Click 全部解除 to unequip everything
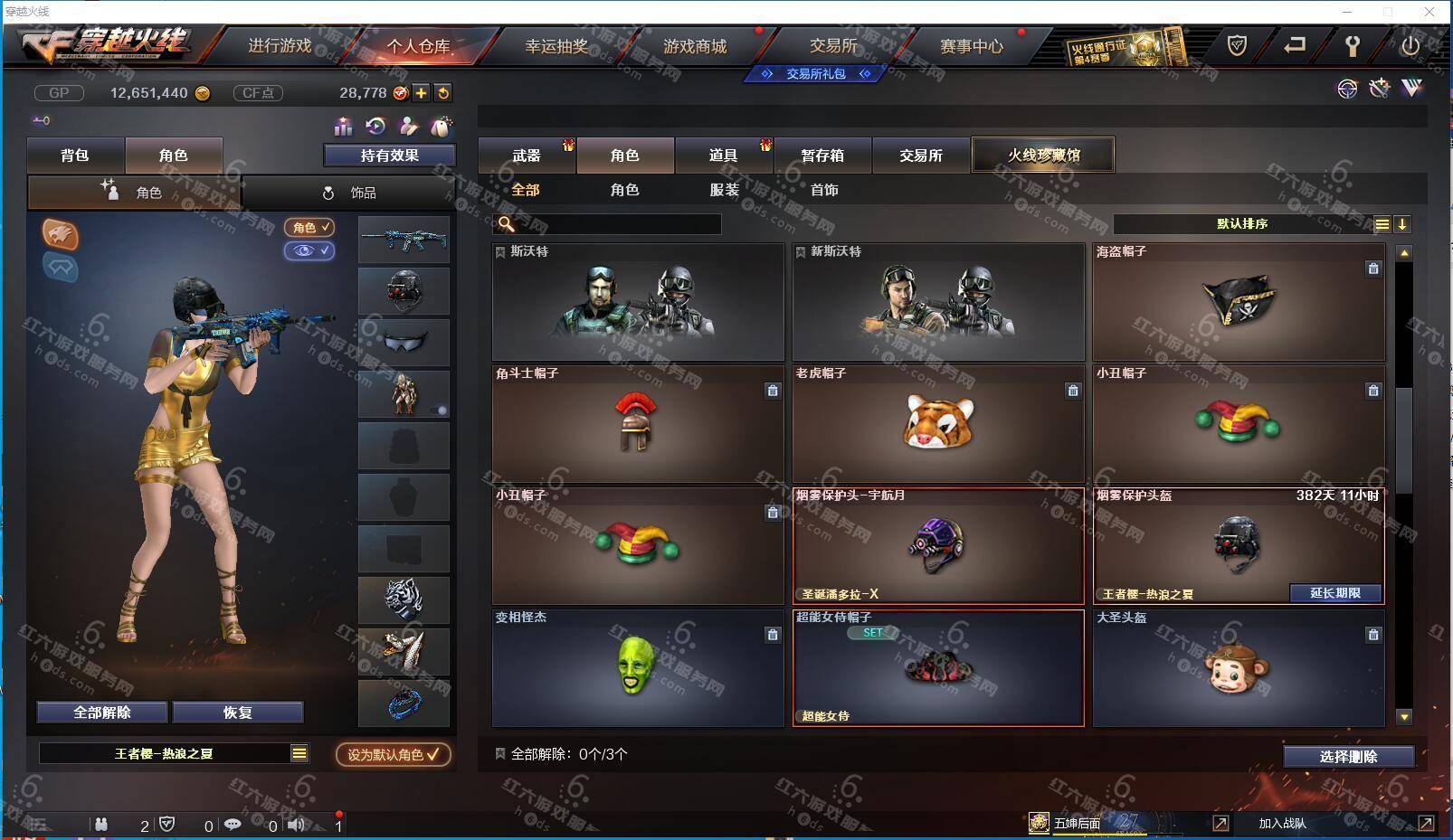1453x840 pixels. click(x=102, y=713)
